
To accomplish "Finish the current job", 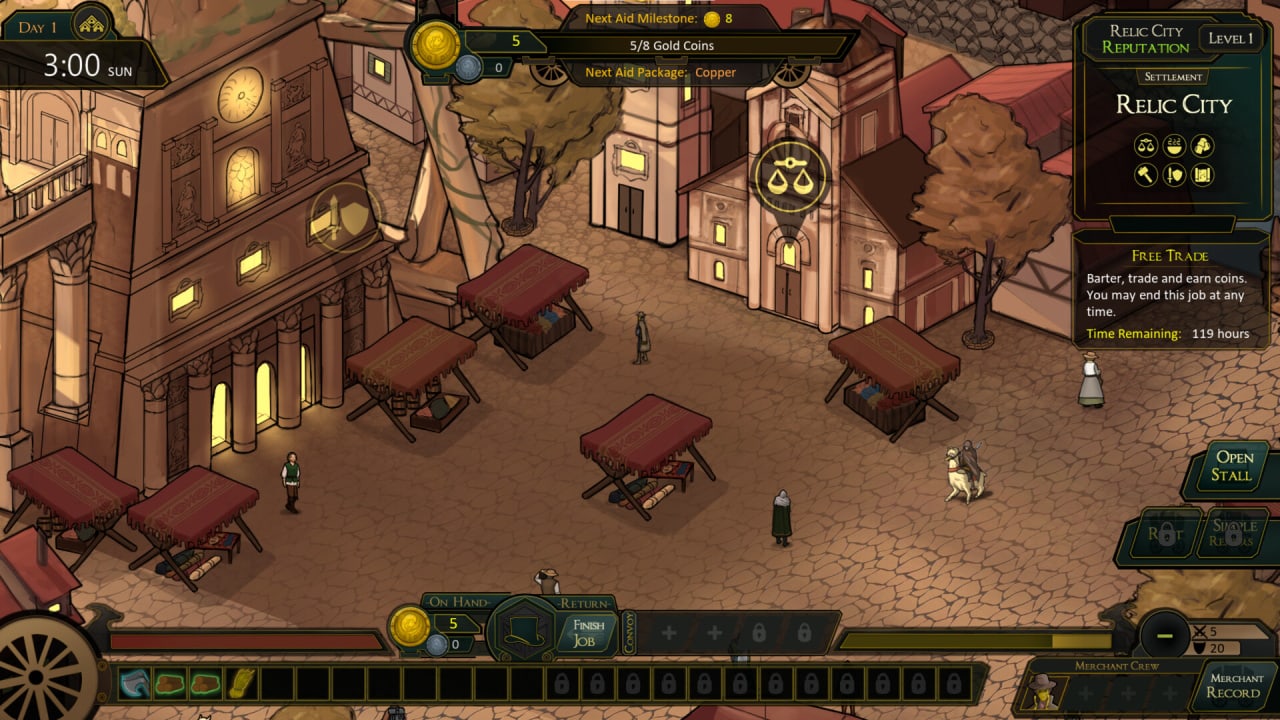I will click(587, 633).
